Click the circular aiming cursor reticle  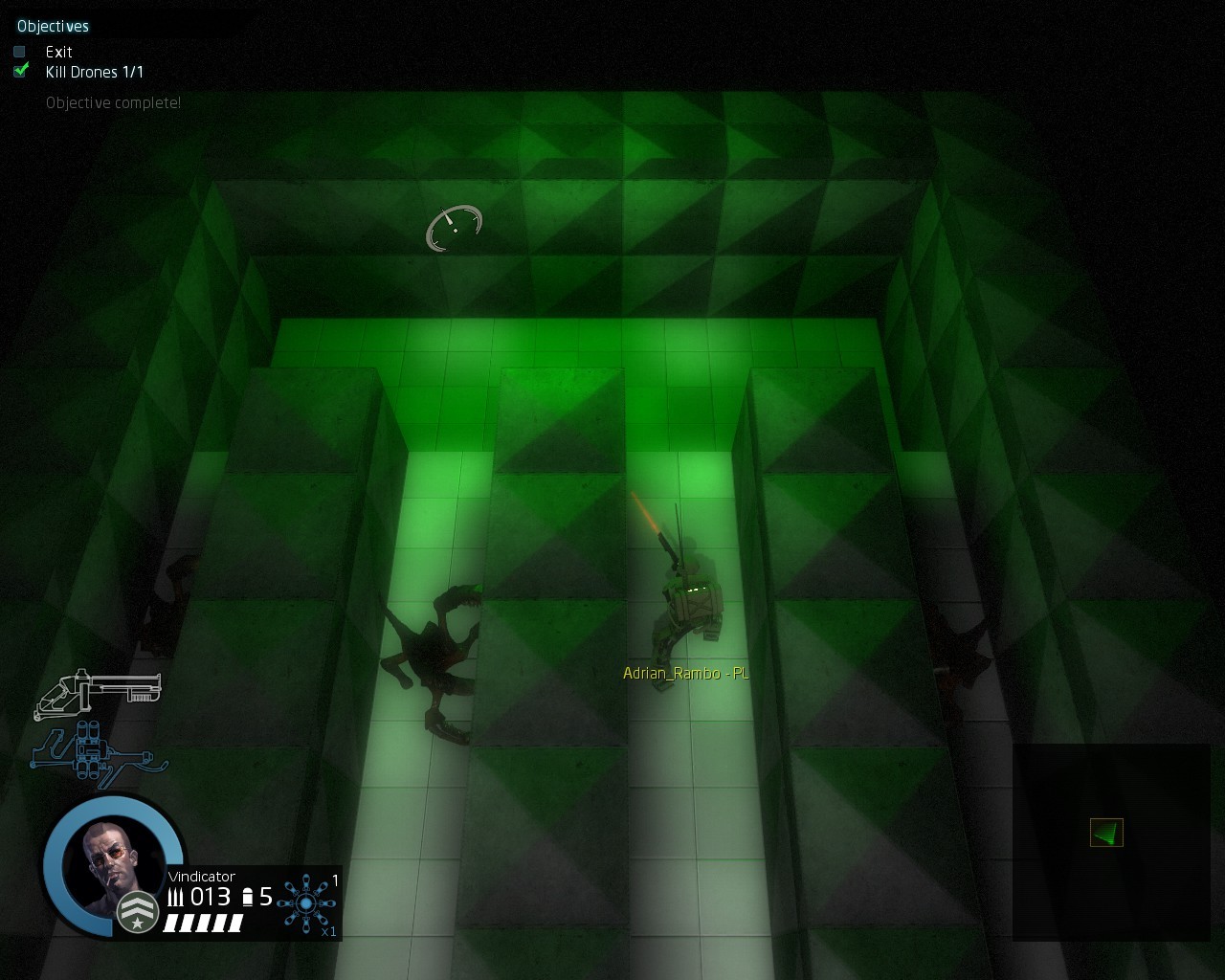[x=454, y=228]
